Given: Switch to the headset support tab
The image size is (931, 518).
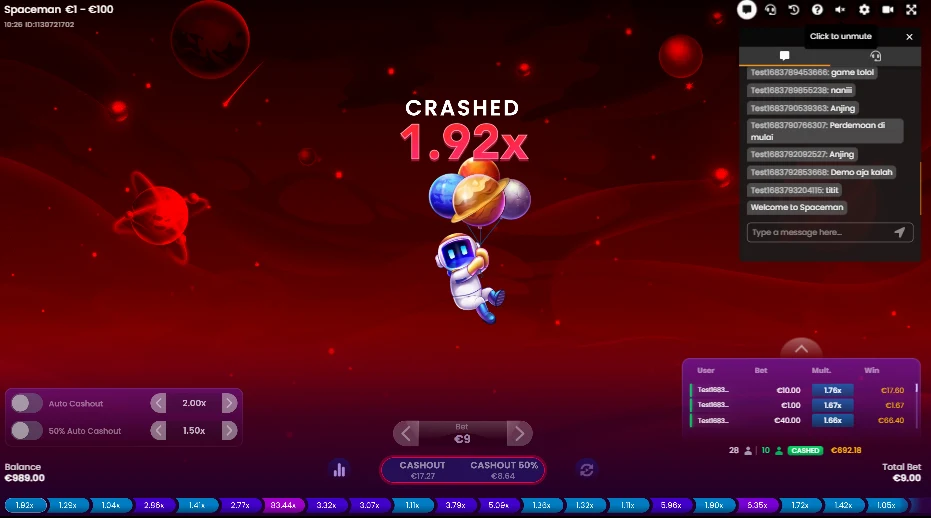Looking at the screenshot, I should pos(875,57).
